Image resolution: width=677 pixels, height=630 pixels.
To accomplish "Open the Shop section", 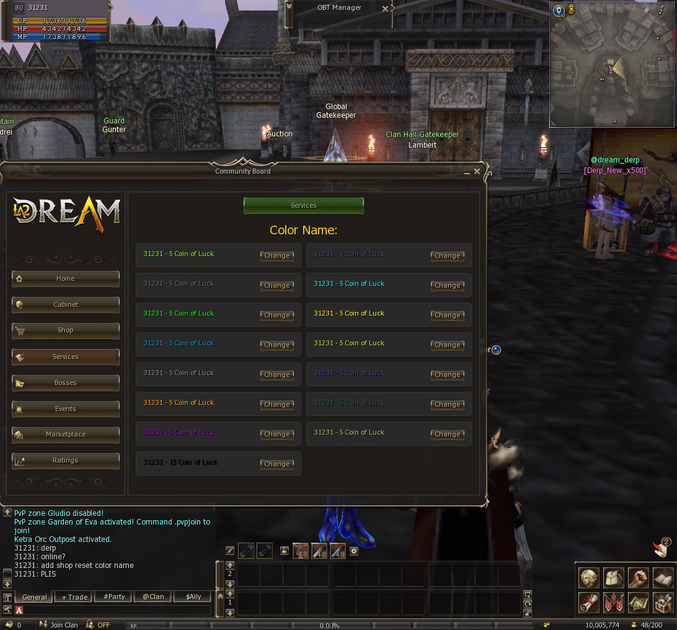I will pyautogui.click(x=65, y=331).
